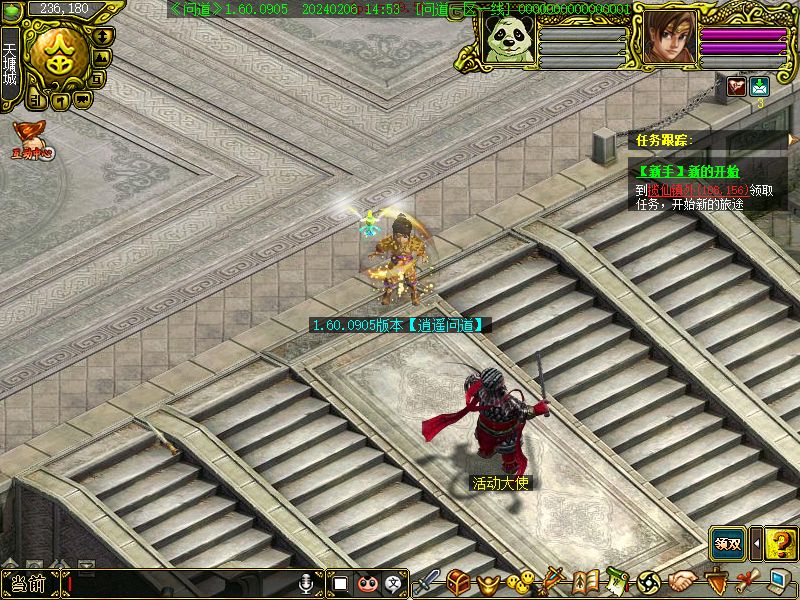Open the computer system settings icon

pos(777,581)
